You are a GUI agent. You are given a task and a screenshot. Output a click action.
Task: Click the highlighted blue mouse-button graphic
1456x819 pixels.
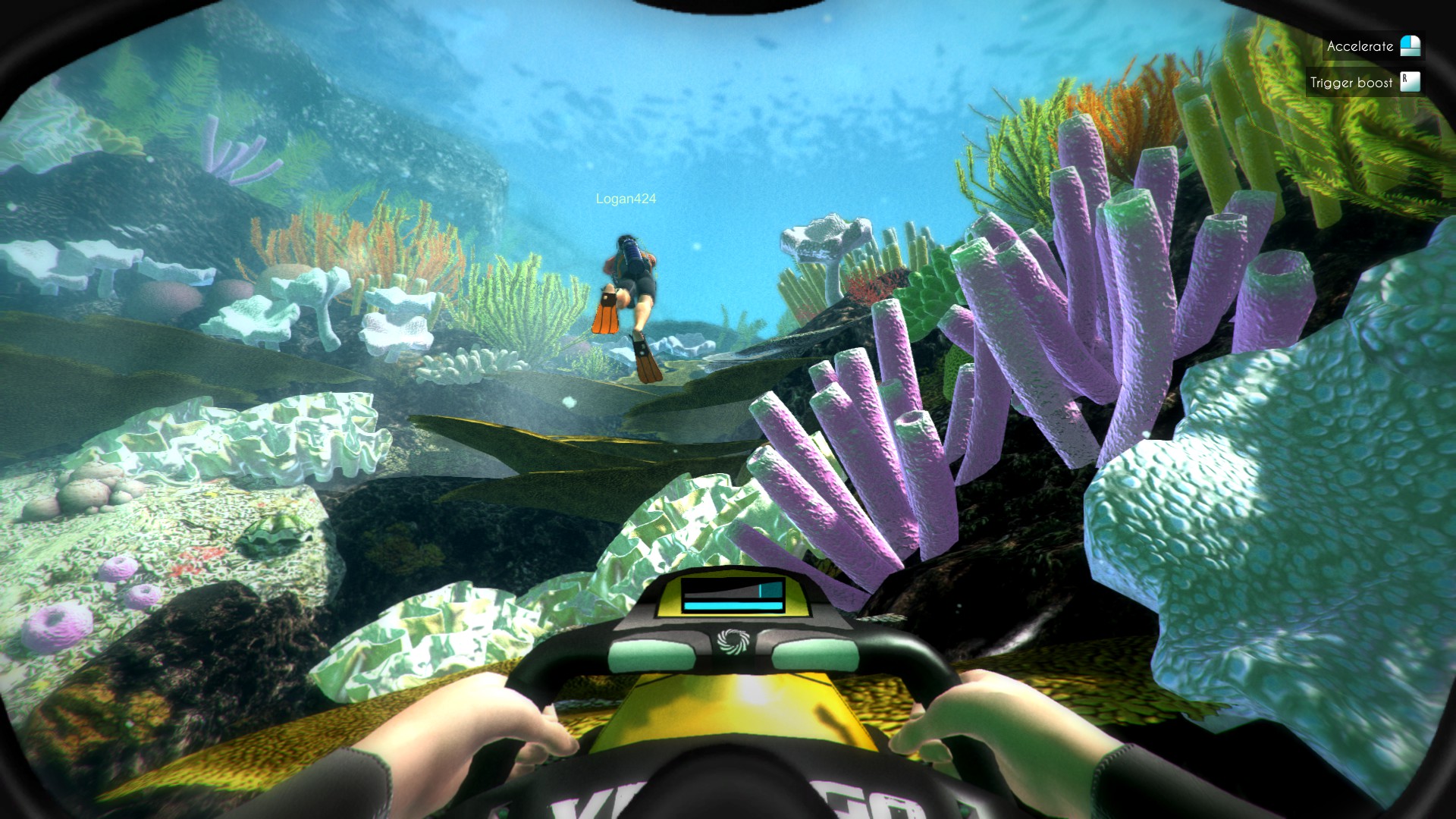coord(1405,41)
